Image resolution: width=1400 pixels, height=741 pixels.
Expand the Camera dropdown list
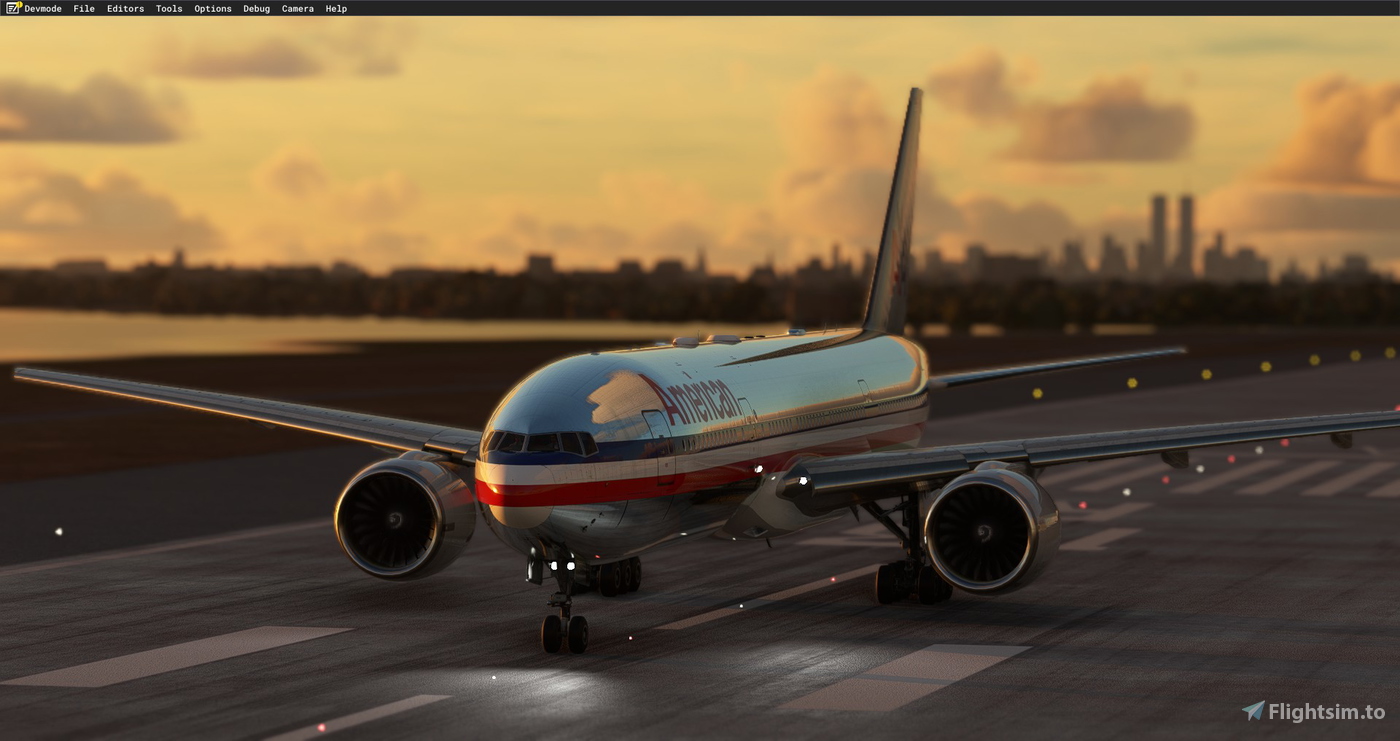(x=297, y=8)
